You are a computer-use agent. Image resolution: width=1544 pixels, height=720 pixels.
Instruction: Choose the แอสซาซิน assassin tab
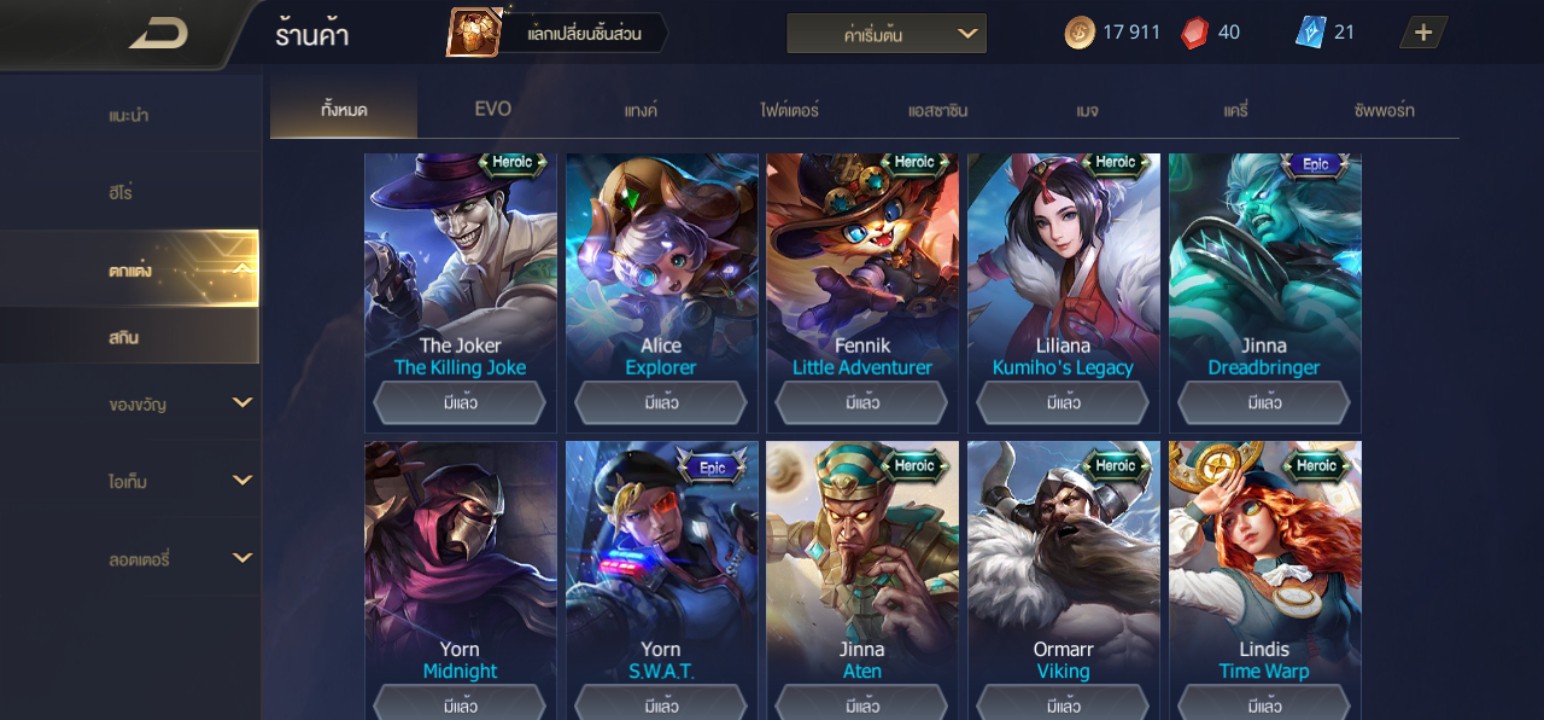coord(937,110)
